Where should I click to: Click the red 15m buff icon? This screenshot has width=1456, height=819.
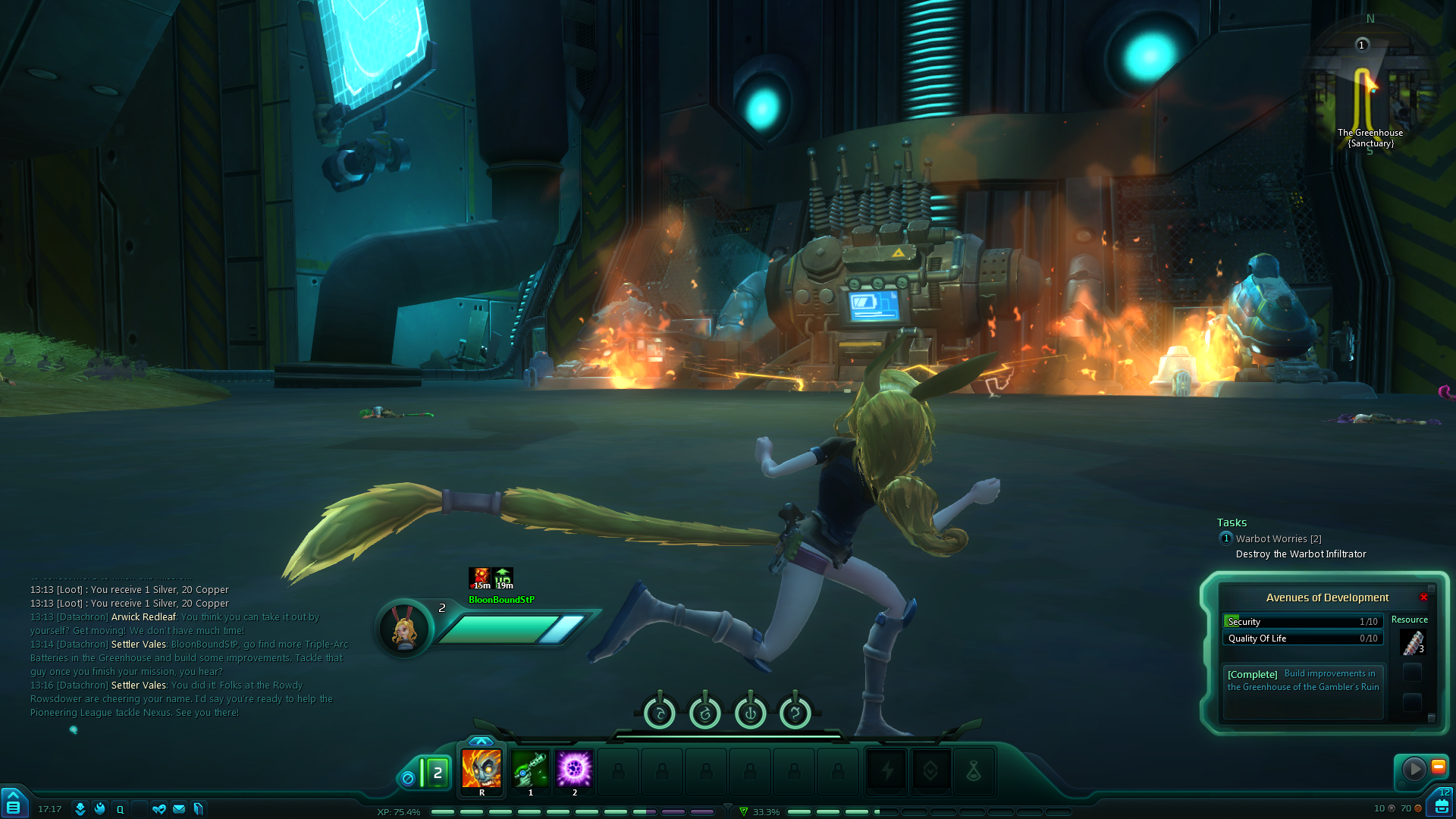tap(479, 579)
